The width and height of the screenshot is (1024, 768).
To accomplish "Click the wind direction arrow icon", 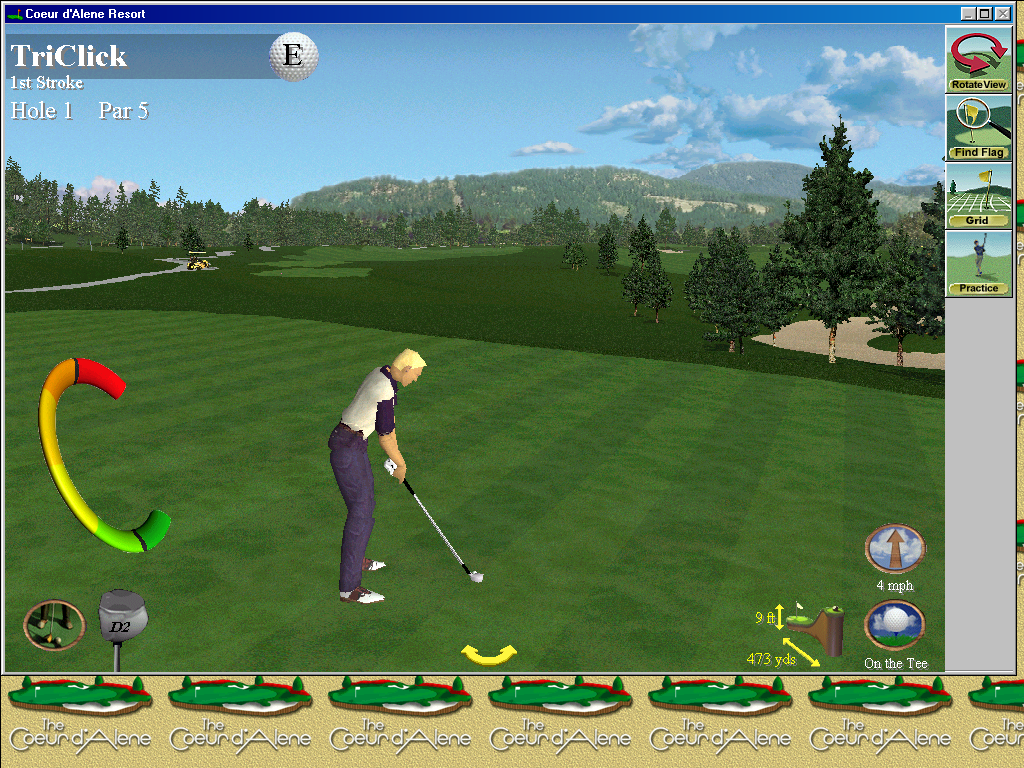I will click(x=894, y=548).
